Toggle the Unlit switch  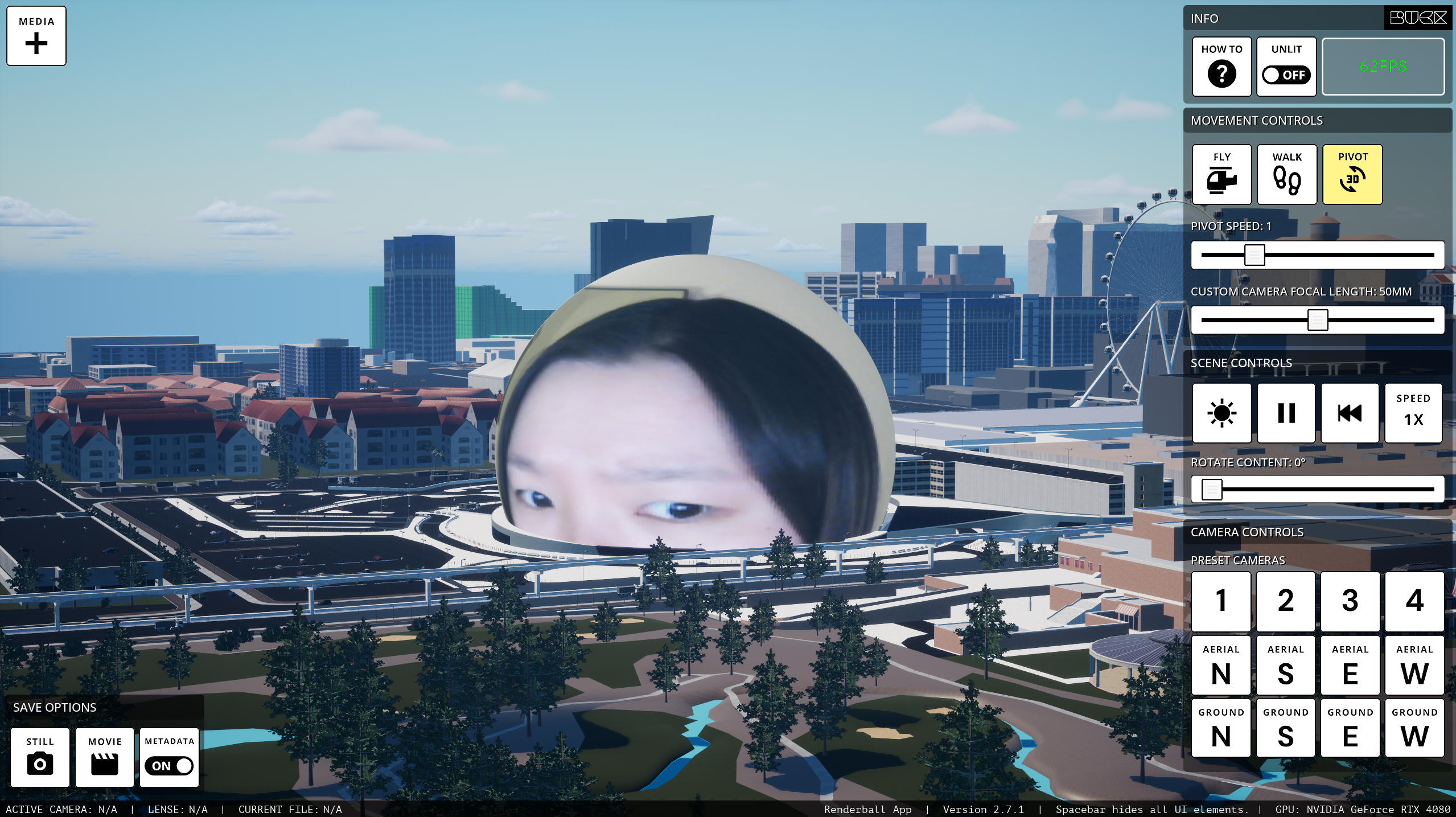click(1286, 75)
